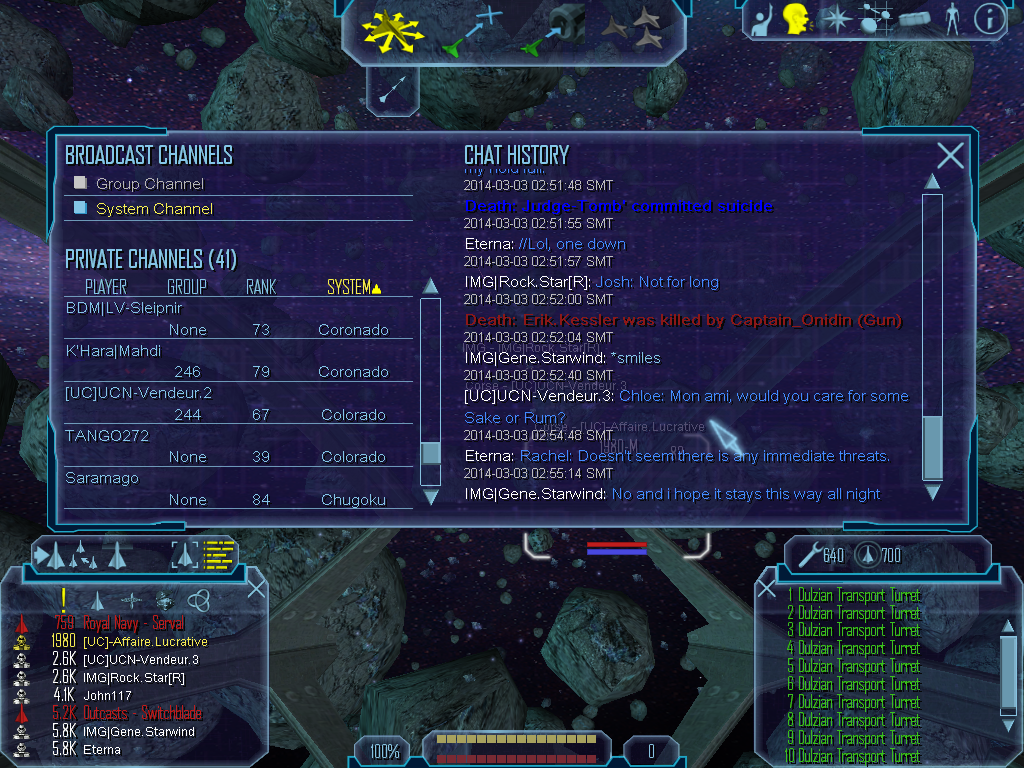Open the yellow talking-head chat icon
The height and width of the screenshot is (768, 1024).
pos(795,19)
